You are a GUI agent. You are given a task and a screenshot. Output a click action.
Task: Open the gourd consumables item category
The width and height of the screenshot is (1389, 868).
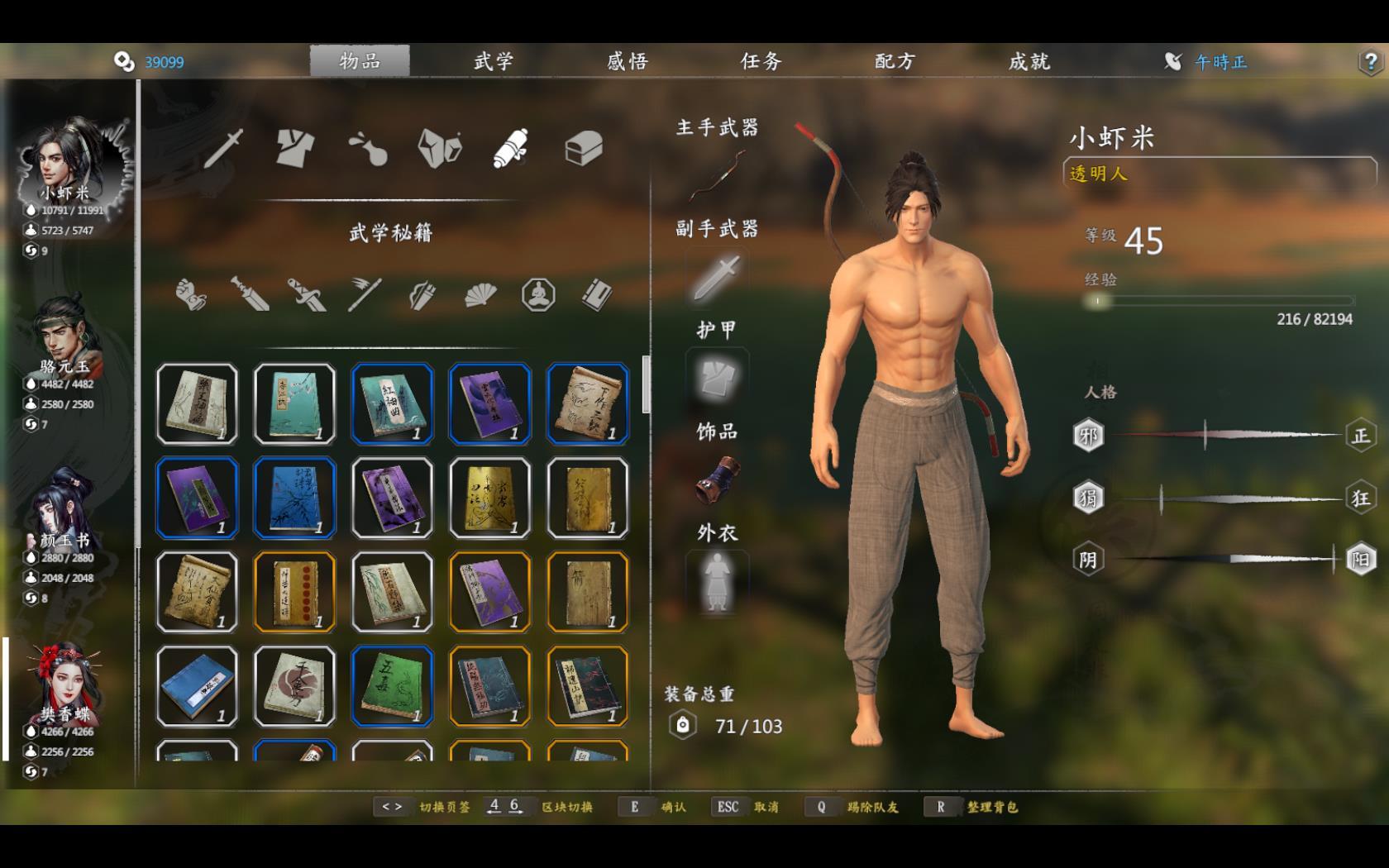click(367, 149)
